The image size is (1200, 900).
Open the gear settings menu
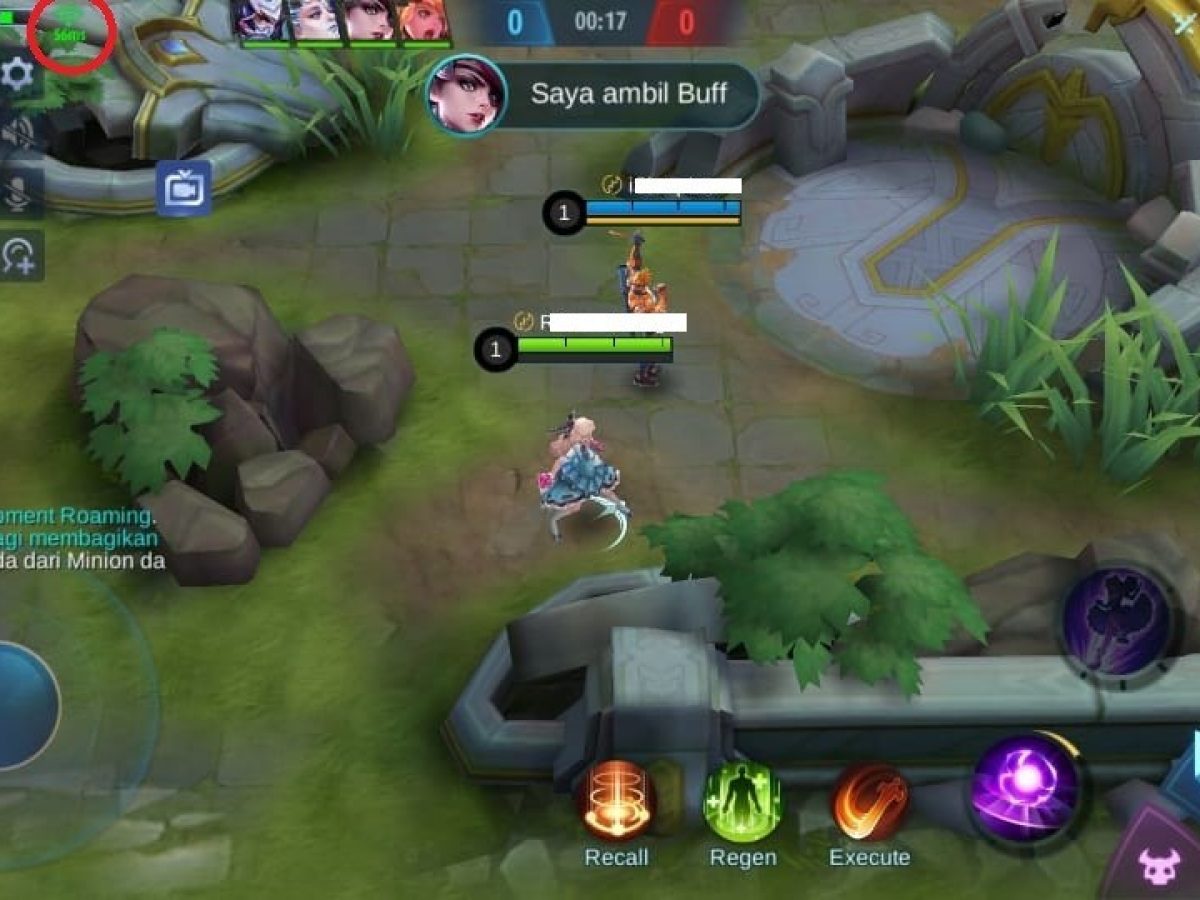tap(18, 75)
